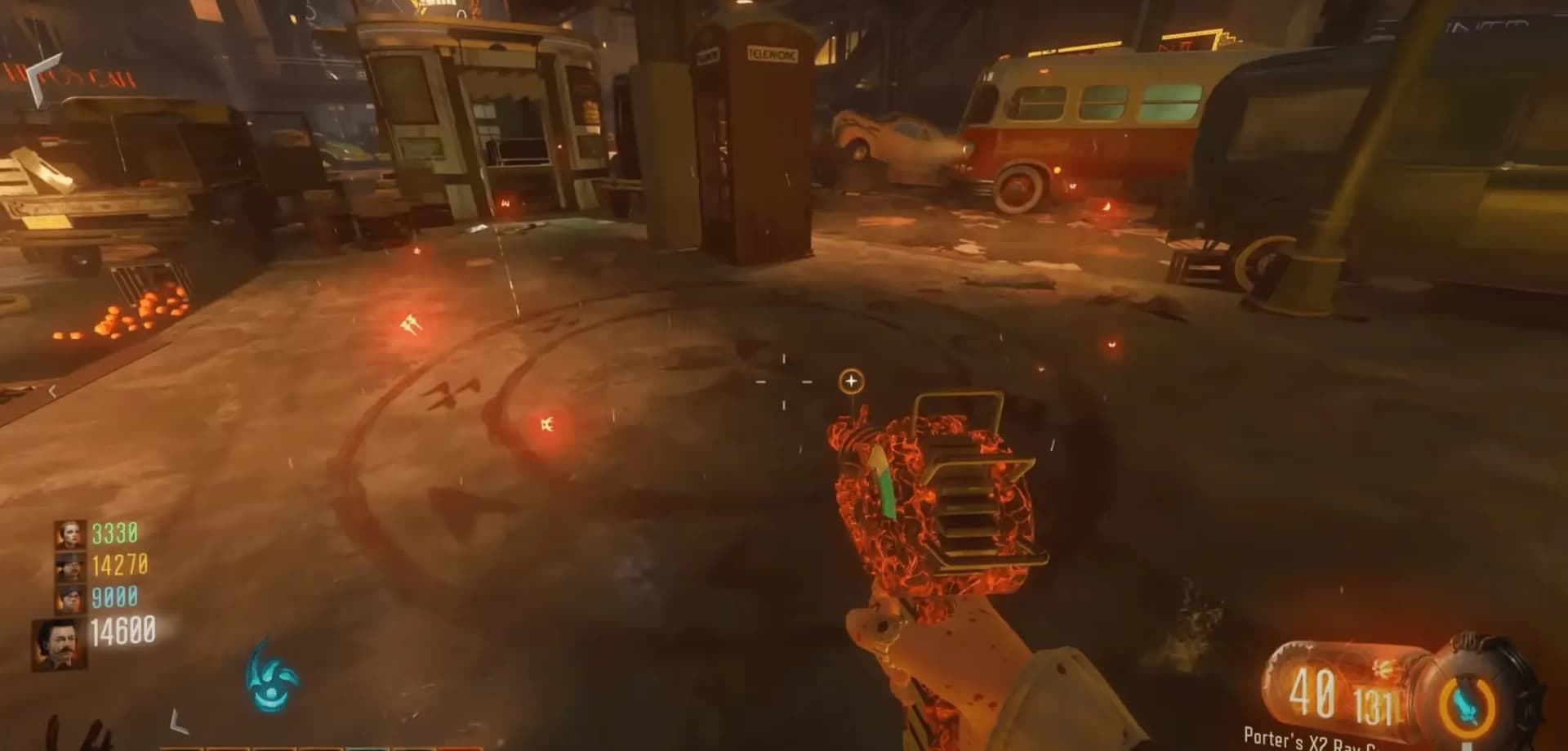Click the portrait next to the 14270 score
Viewport: 1568px width, 751px height.
tap(70, 566)
